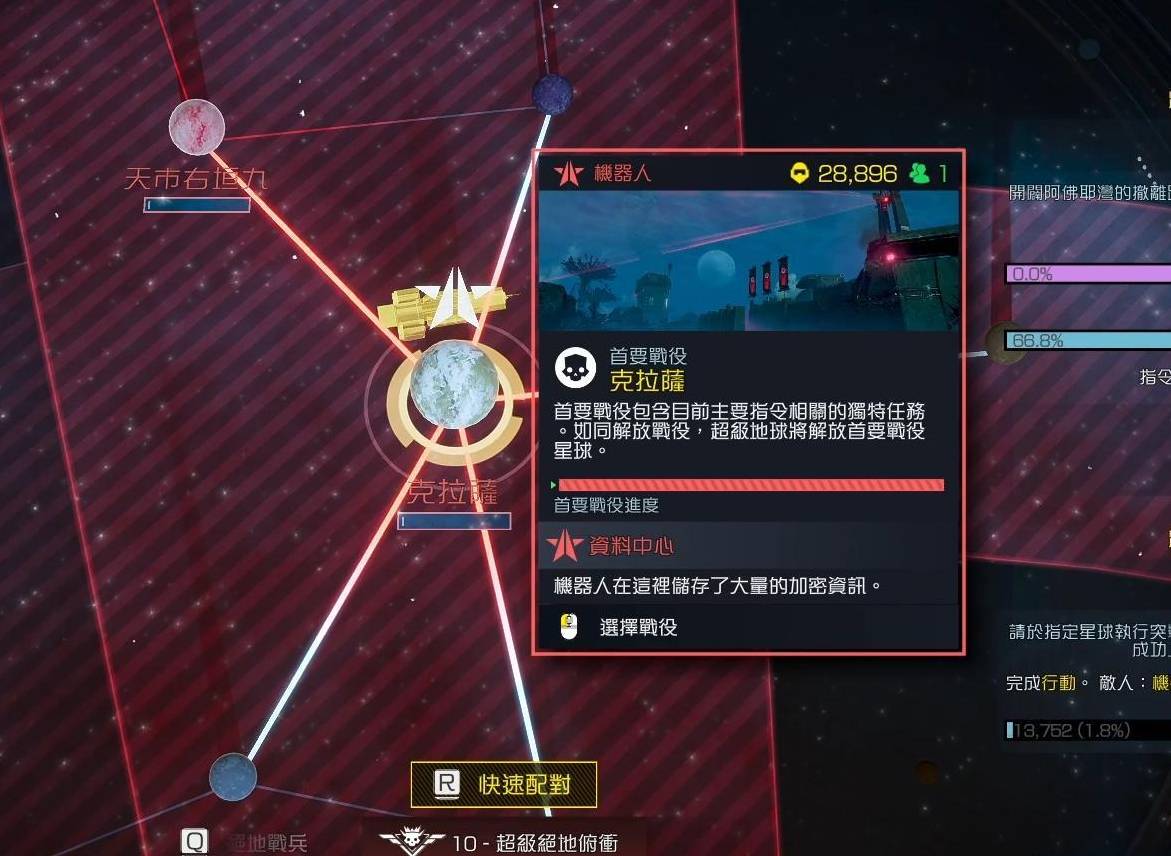Viewport: 1171px width, 856px height.
Task: Click the 克拉薩 campaign preview image
Action: pyautogui.click(x=748, y=261)
